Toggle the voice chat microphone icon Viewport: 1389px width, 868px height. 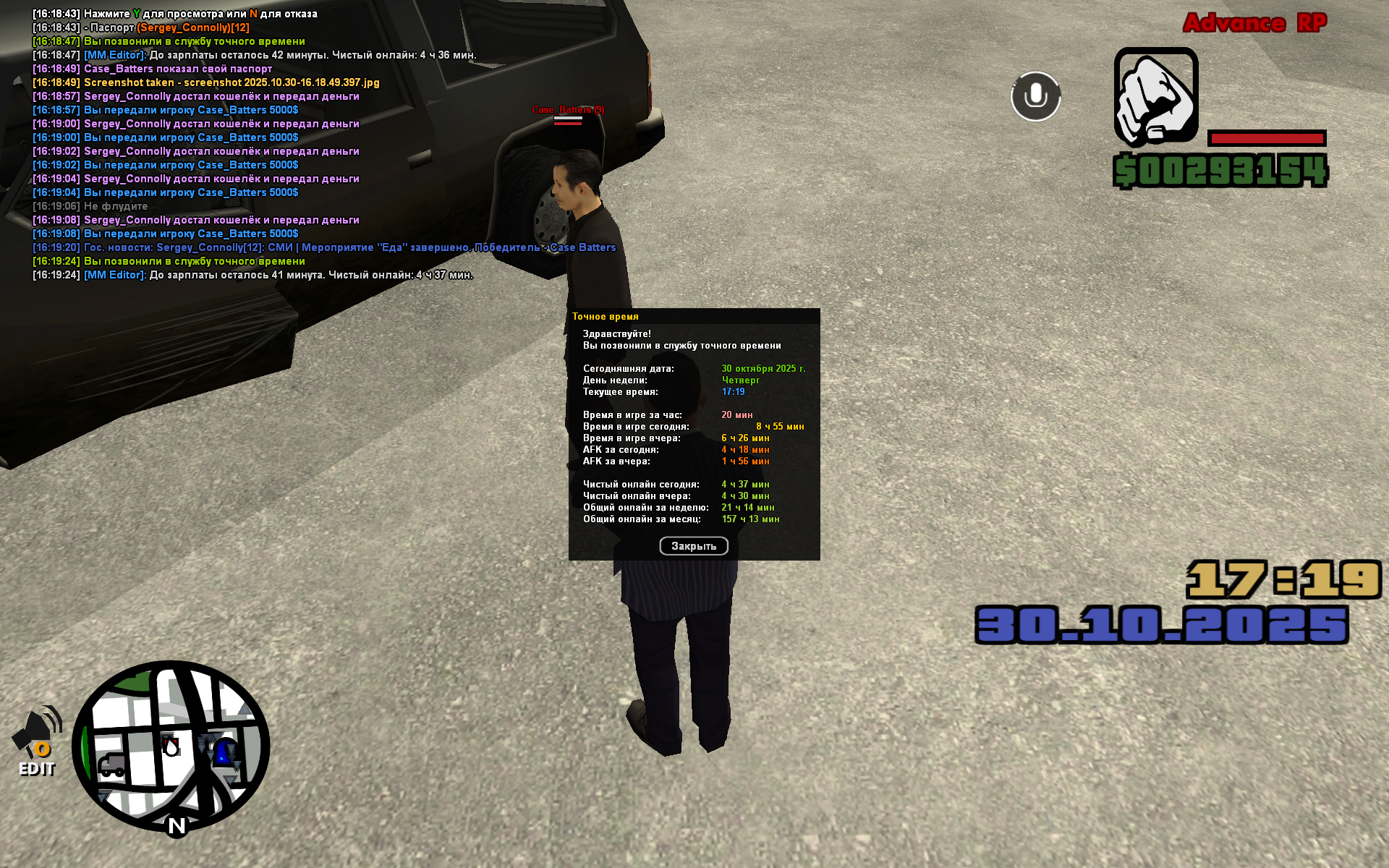1035,96
